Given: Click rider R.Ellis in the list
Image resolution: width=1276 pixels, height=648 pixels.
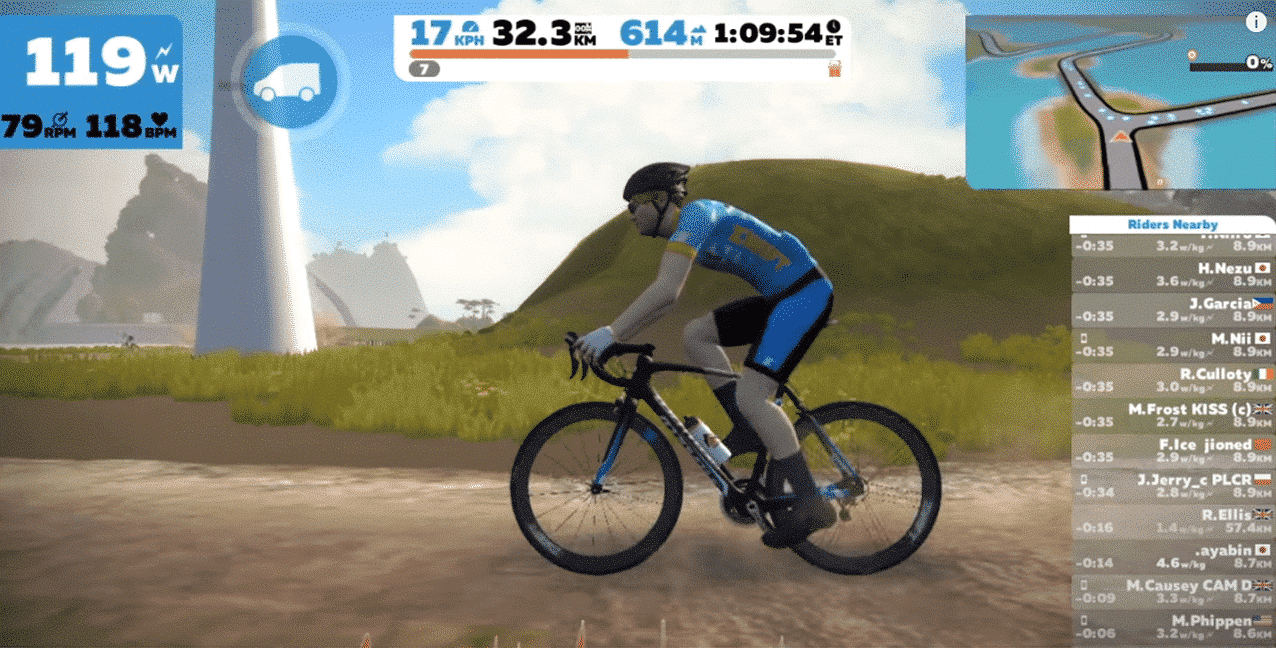Looking at the screenshot, I should 1172,521.
